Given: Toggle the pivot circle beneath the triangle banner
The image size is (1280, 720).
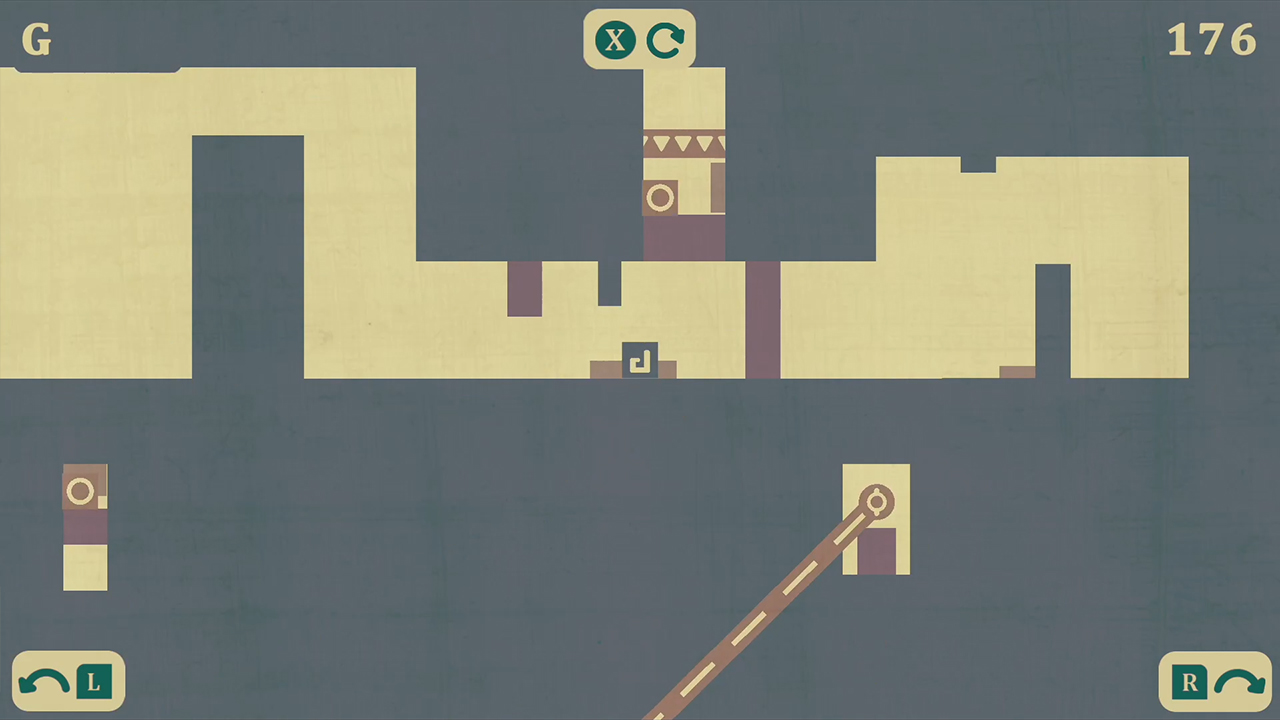Looking at the screenshot, I should pos(660,198).
